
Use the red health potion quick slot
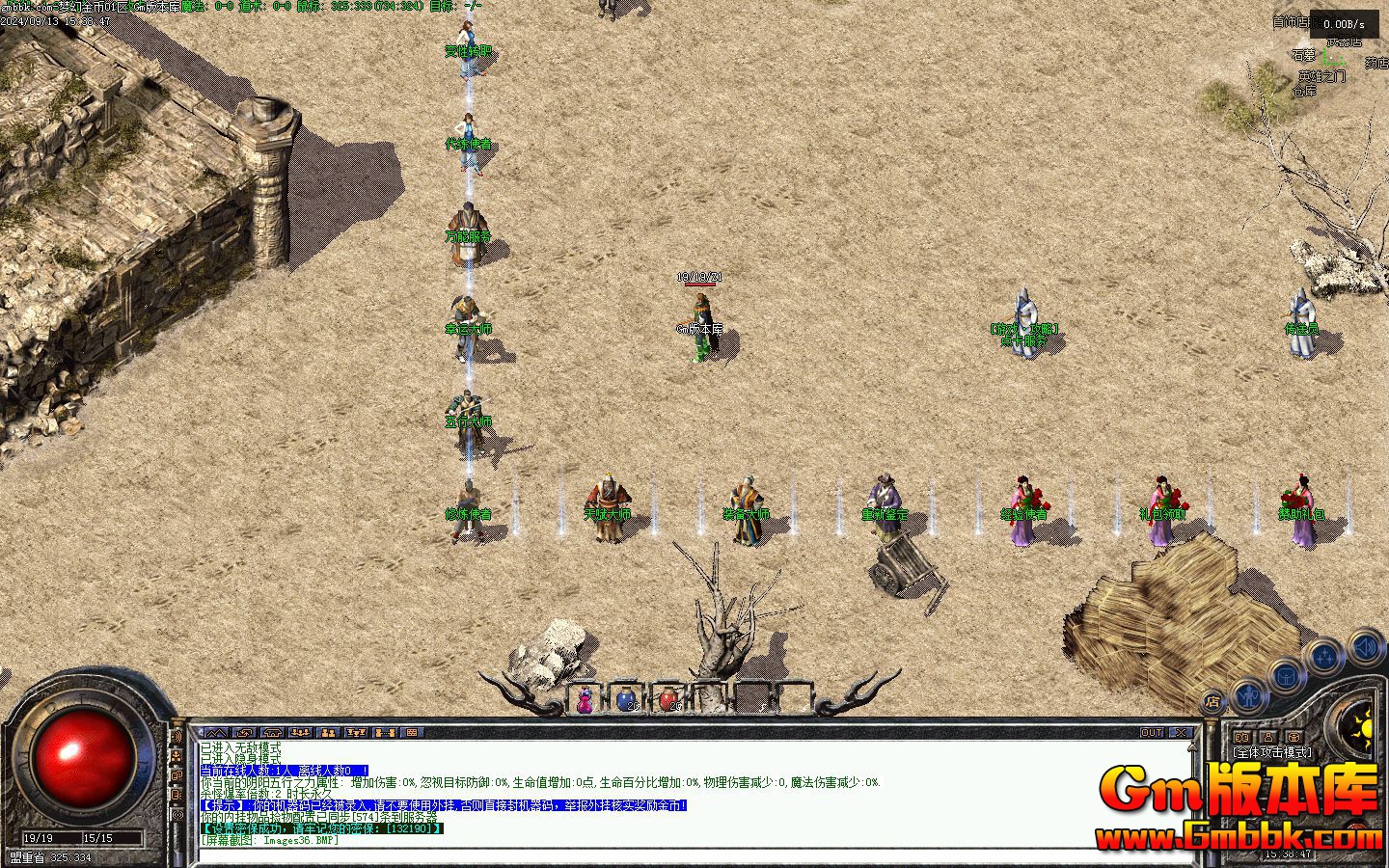point(667,698)
